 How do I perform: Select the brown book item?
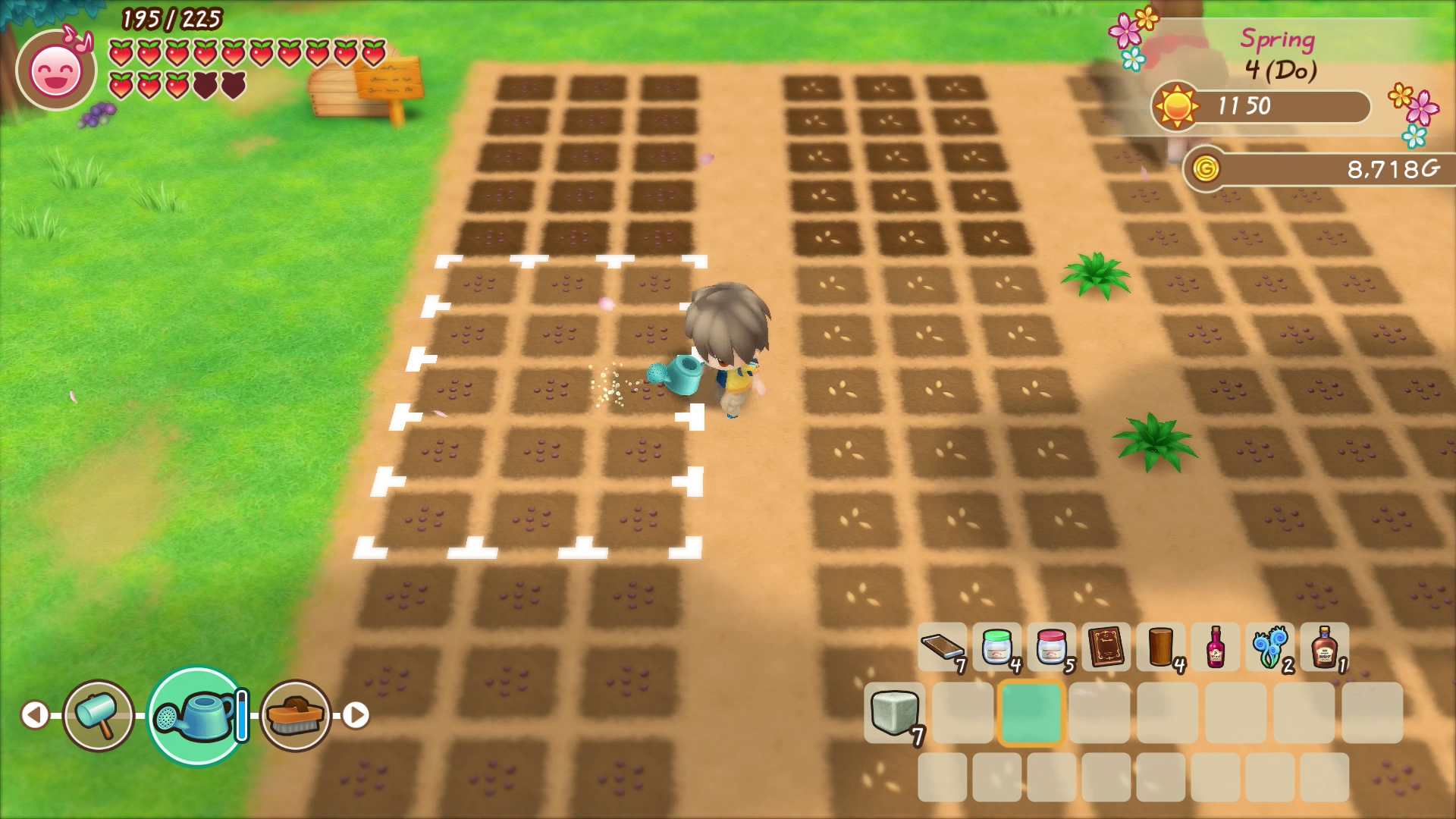(x=1106, y=647)
